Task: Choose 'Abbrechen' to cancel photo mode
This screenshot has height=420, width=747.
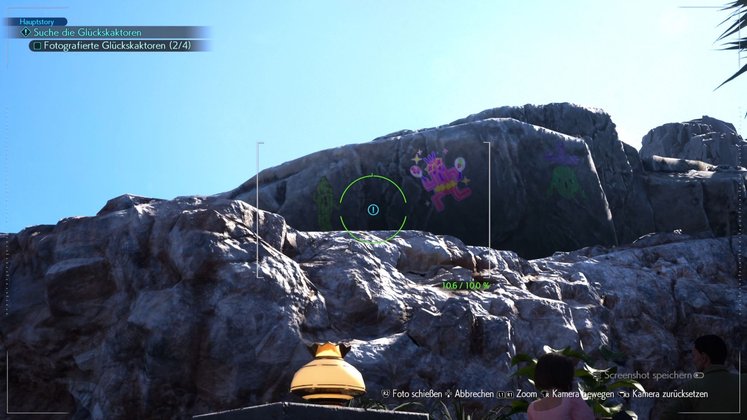Action: 475,394
